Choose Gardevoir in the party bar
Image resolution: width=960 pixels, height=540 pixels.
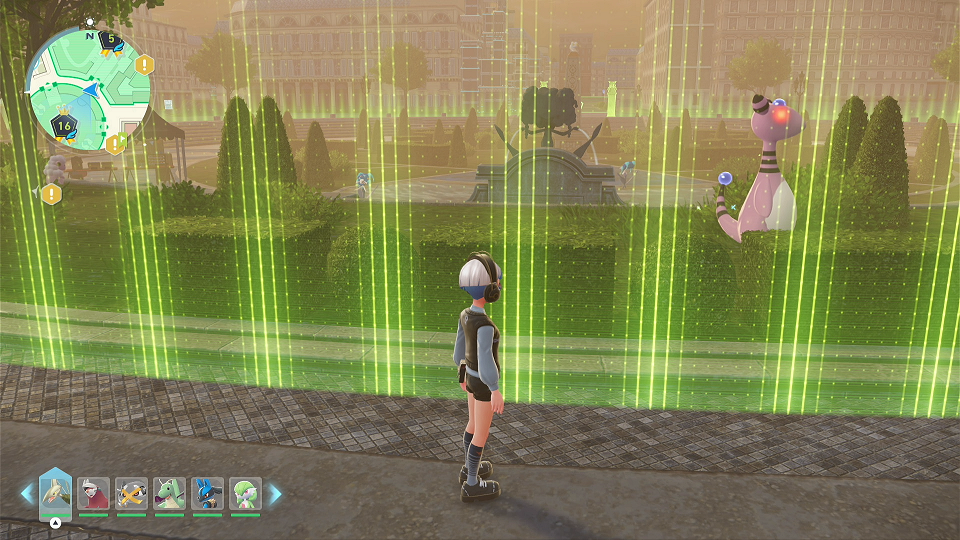pyautogui.click(x=246, y=493)
